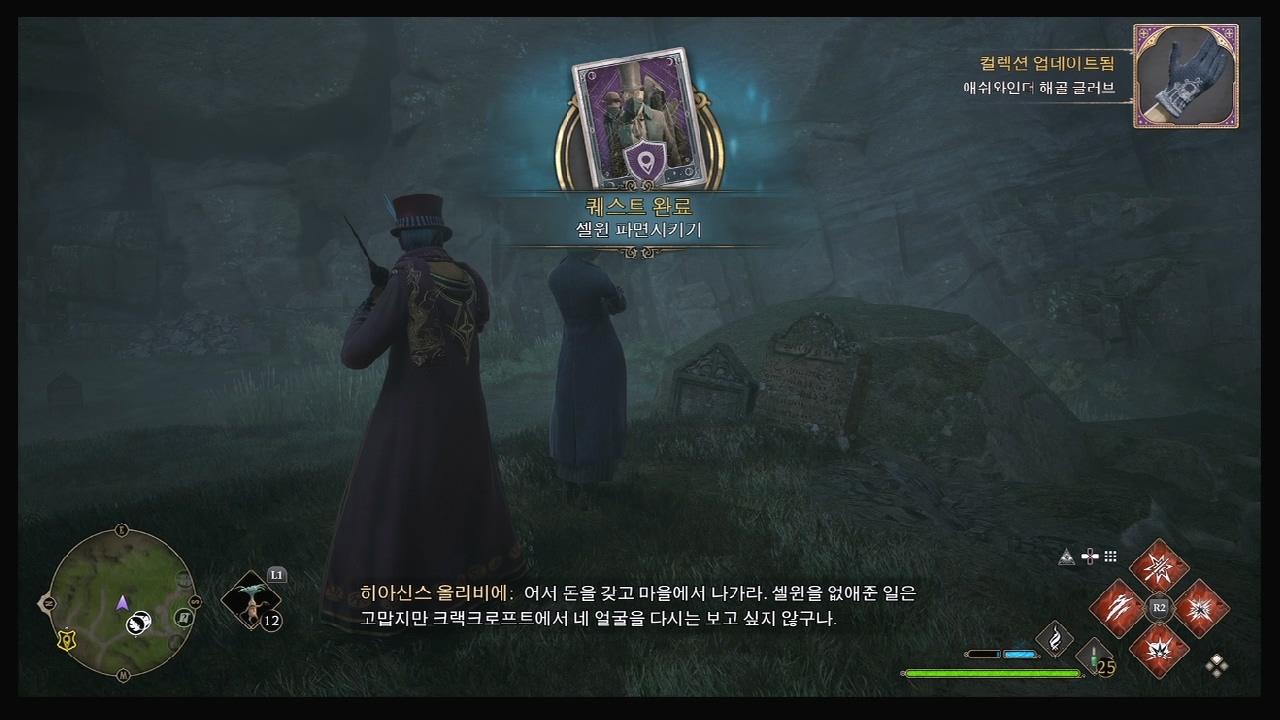The width and height of the screenshot is (1280, 720).
Task: Select the slashing spell on the left diamond slot
Action: 1117,607
